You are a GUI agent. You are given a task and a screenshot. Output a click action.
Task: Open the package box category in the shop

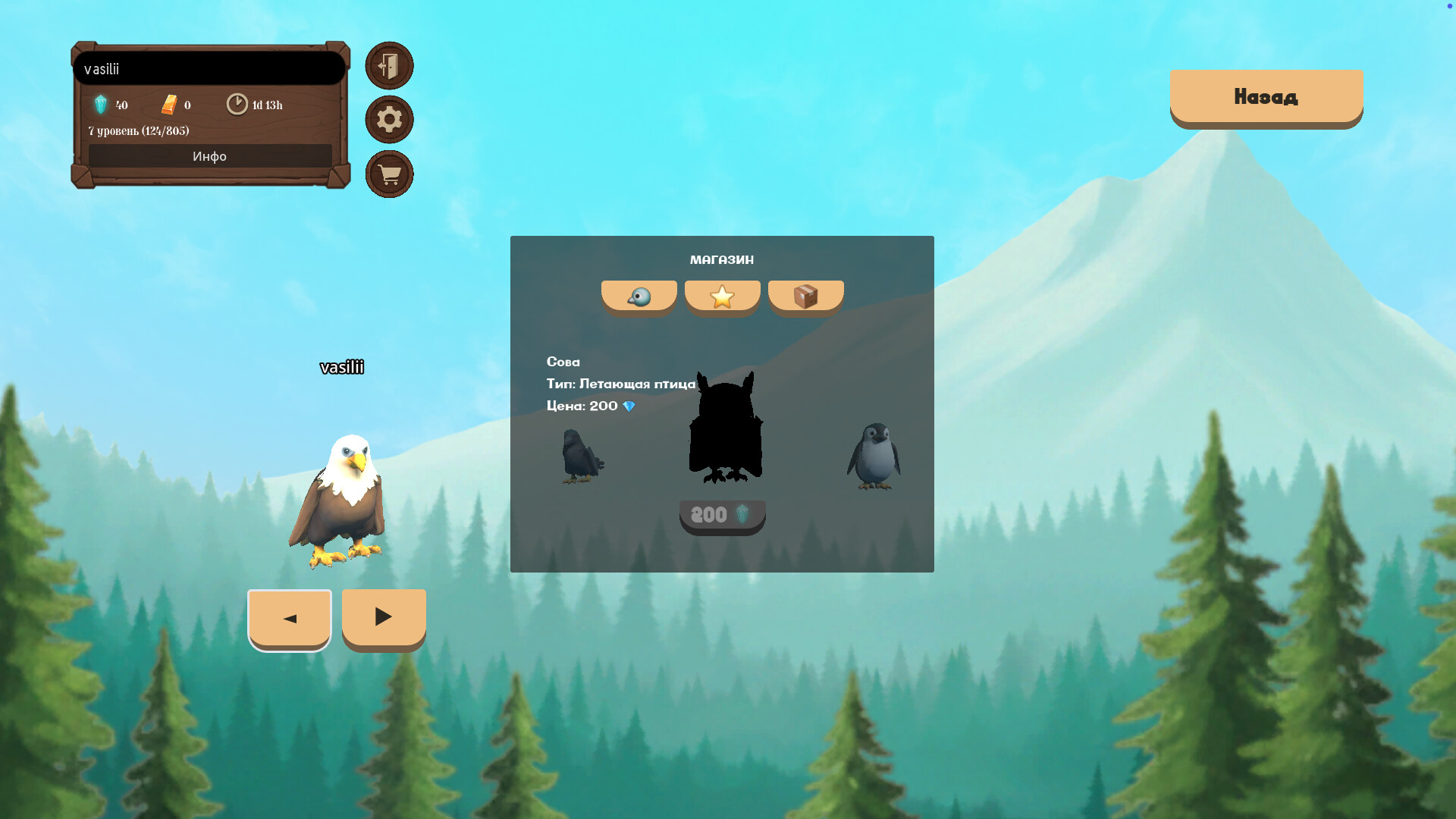click(x=806, y=296)
